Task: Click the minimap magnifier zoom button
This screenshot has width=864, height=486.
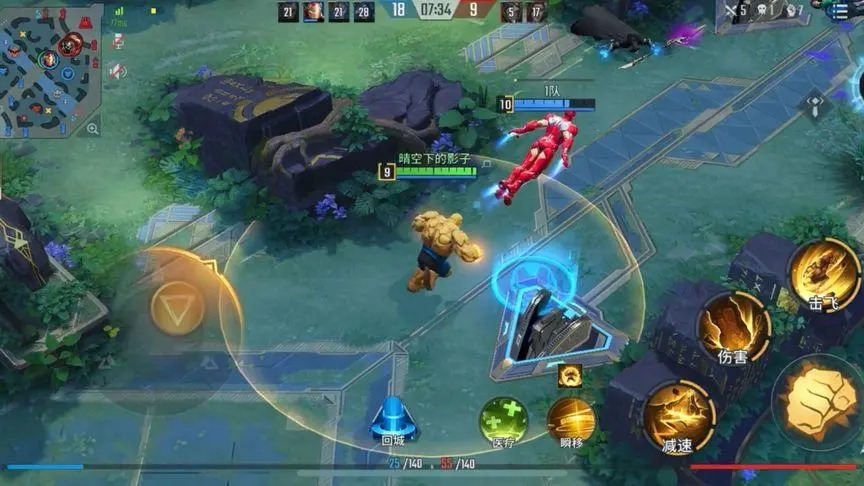Action: [x=93, y=128]
